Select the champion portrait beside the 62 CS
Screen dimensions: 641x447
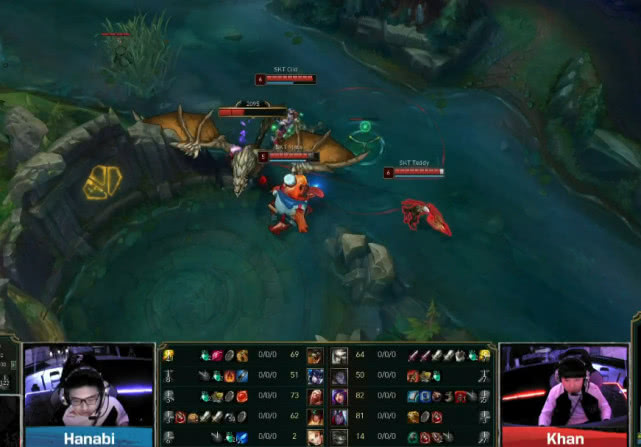pyautogui.click(x=315, y=416)
